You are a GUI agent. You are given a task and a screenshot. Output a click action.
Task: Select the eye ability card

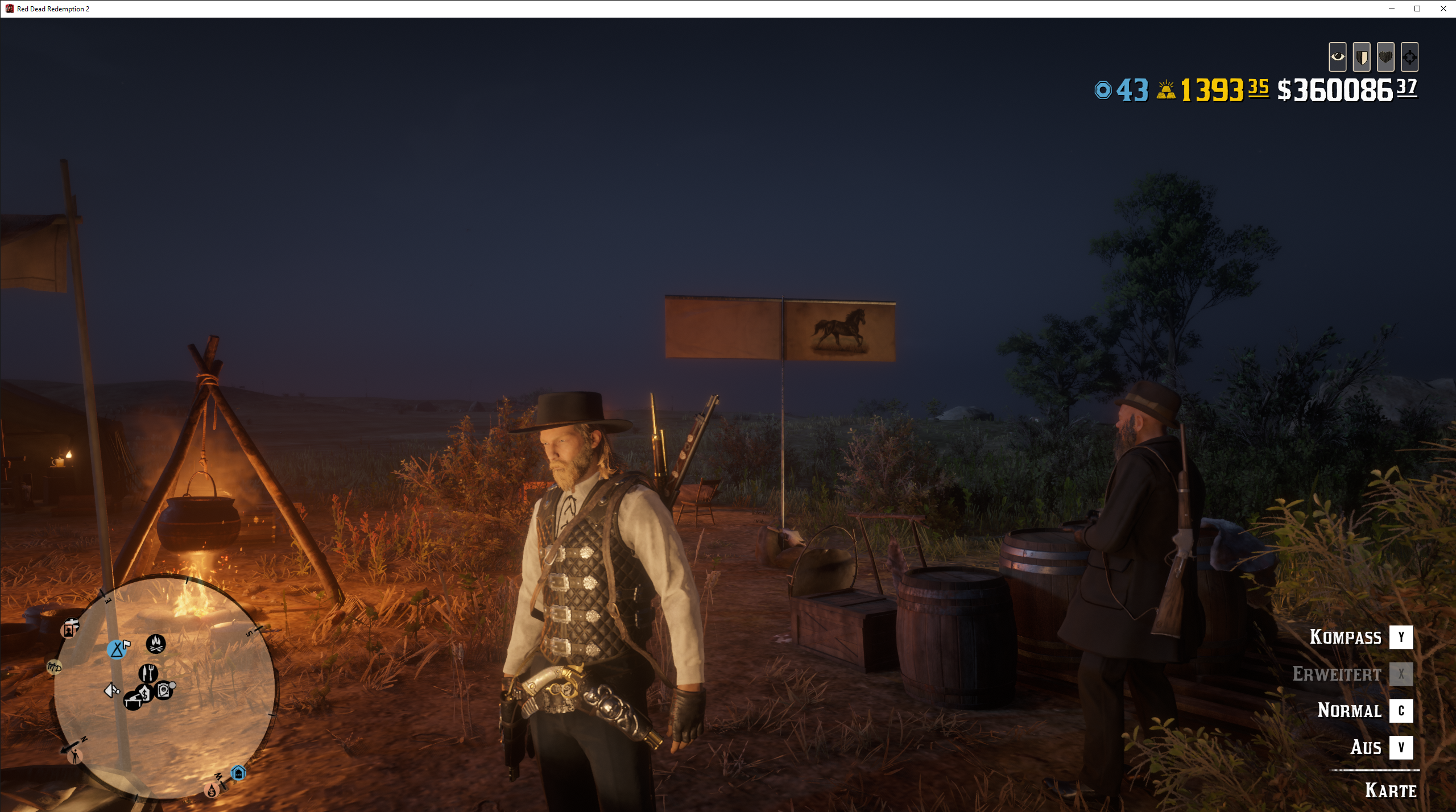point(1337,57)
